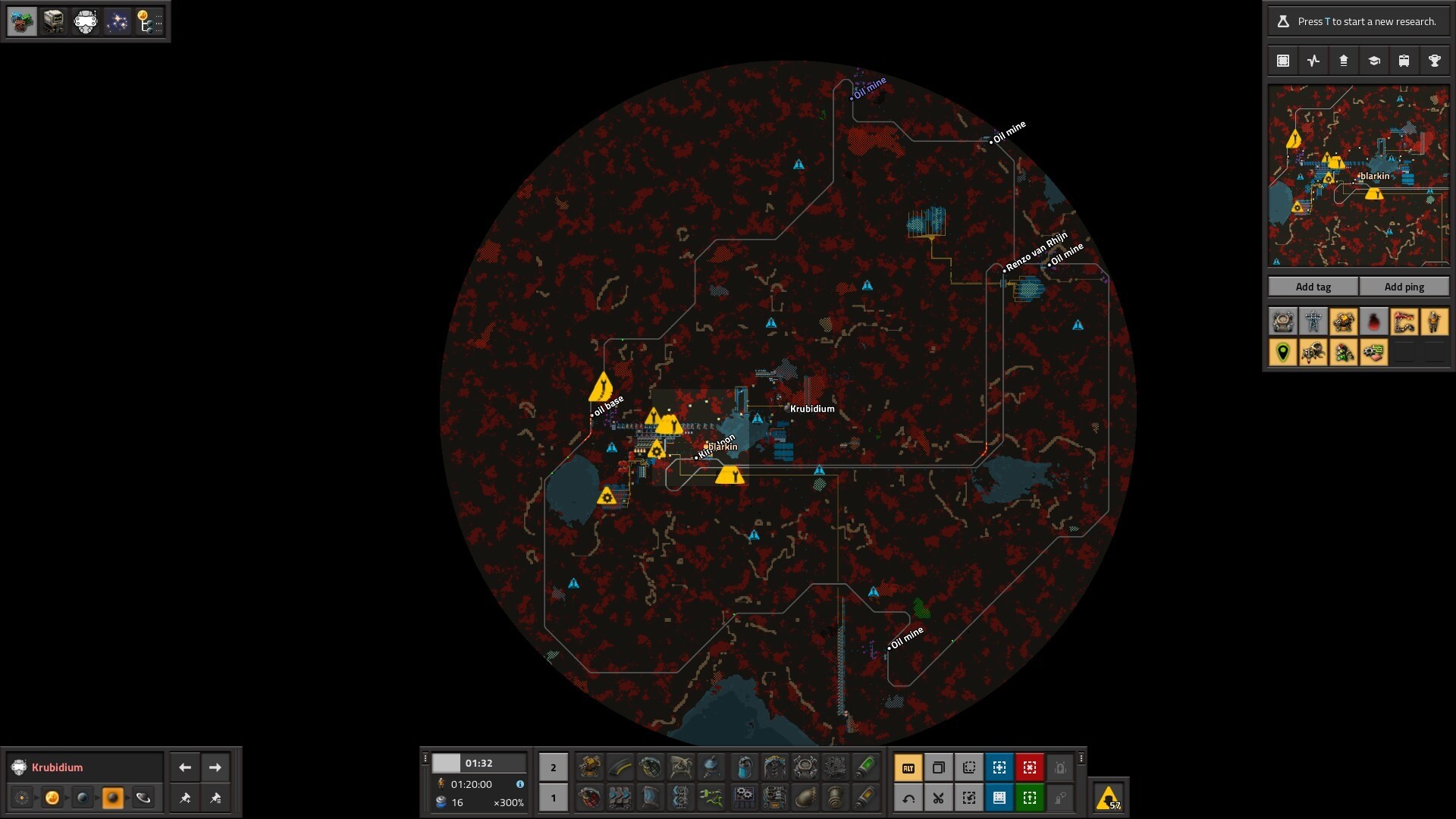Open the yellow alert warning icon
1456x819 pixels.
pos(1108,798)
